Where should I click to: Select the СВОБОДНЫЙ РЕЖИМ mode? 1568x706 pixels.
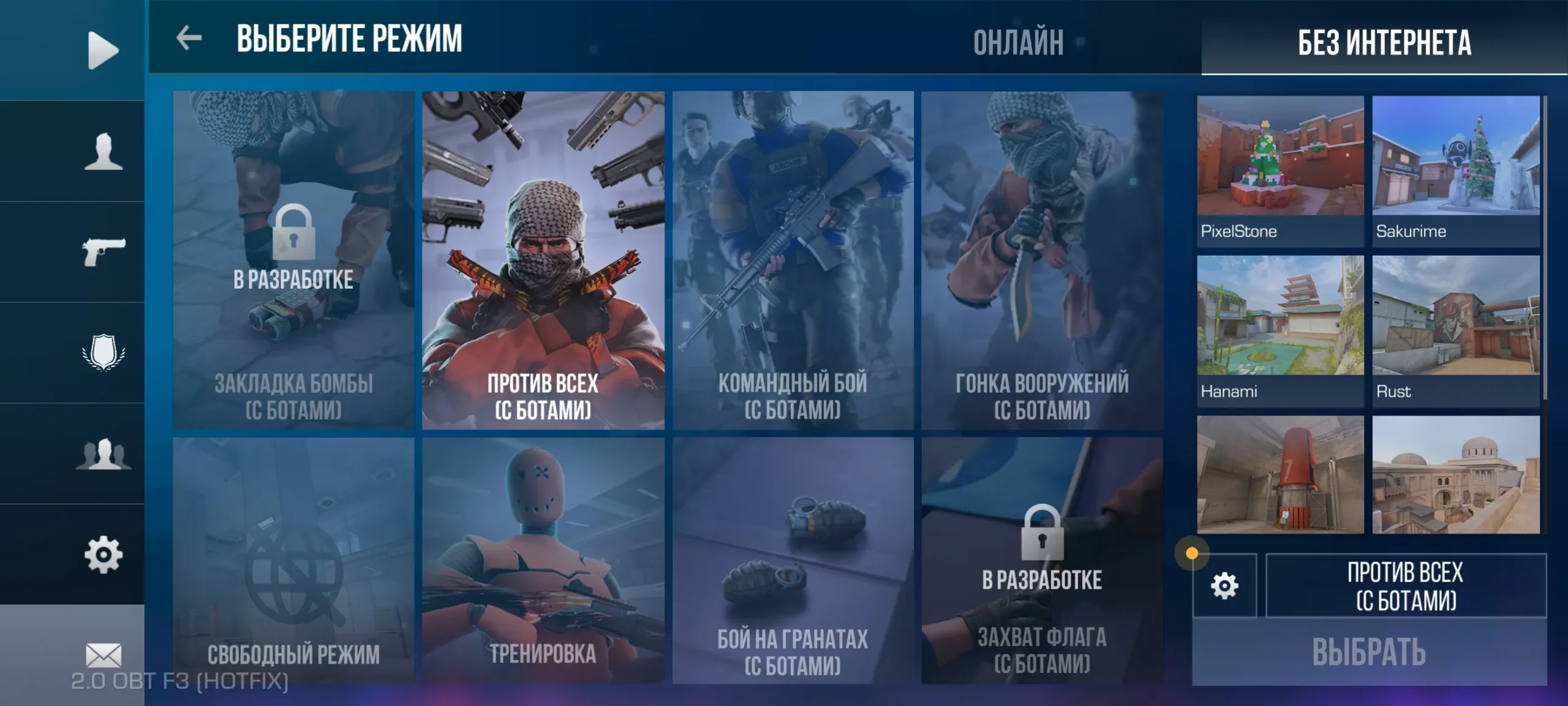293,560
